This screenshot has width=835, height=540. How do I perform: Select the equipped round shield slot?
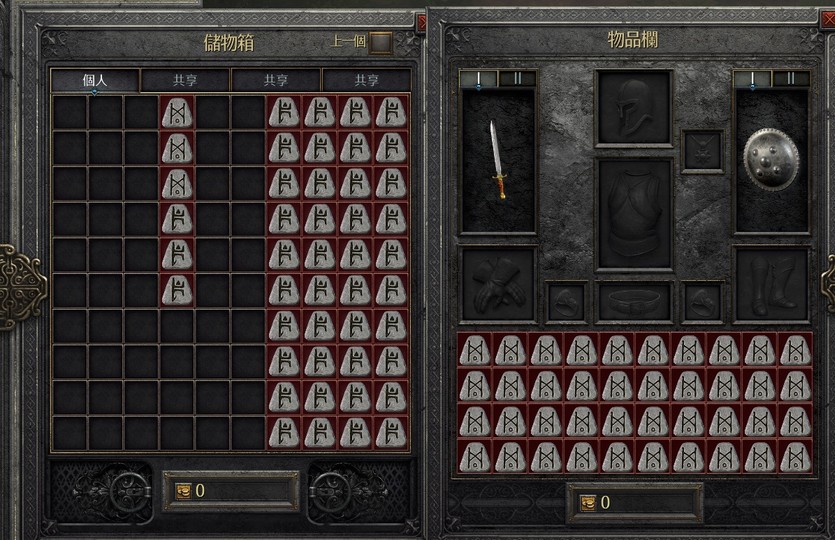tap(771, 160)
